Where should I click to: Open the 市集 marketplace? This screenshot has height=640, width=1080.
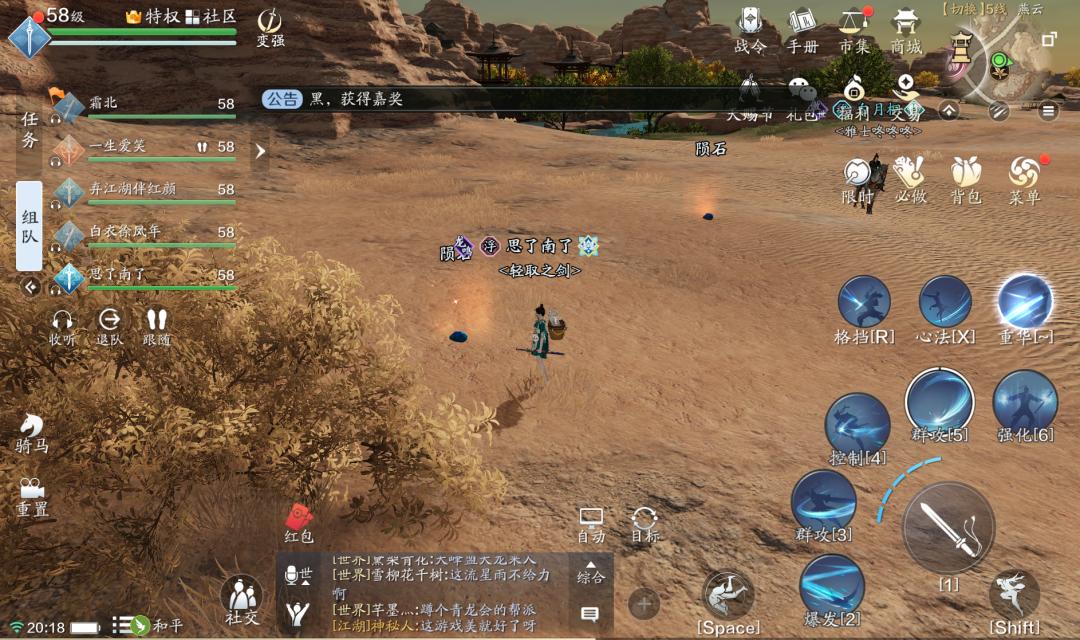click(853, 28)
